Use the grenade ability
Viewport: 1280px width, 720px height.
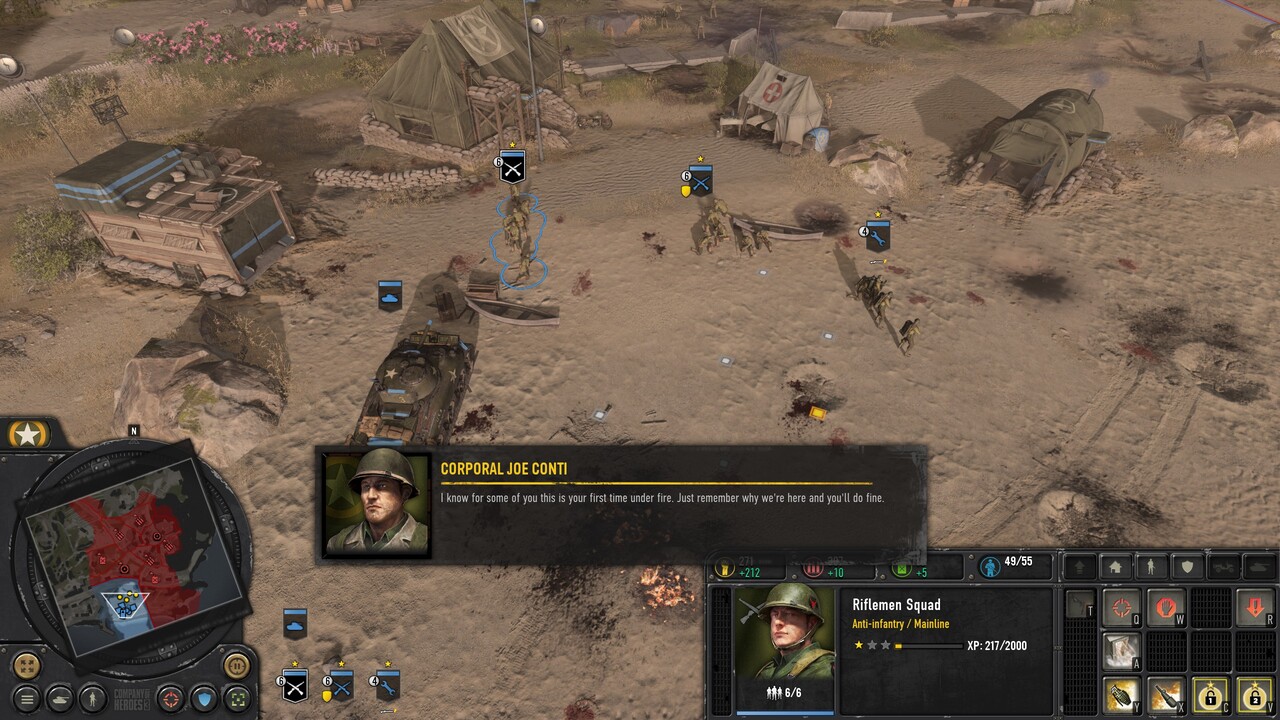[1121, 694]
